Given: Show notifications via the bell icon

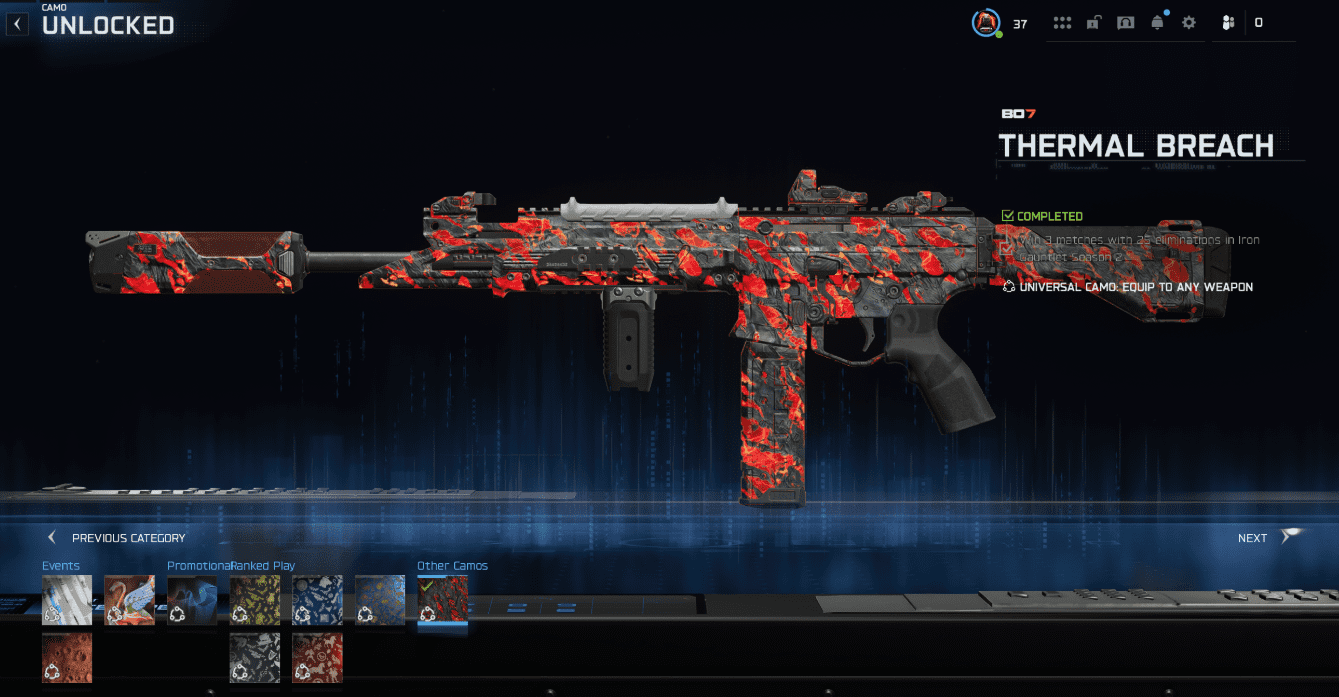Looking at the screenshot, I should (1158, 23).
